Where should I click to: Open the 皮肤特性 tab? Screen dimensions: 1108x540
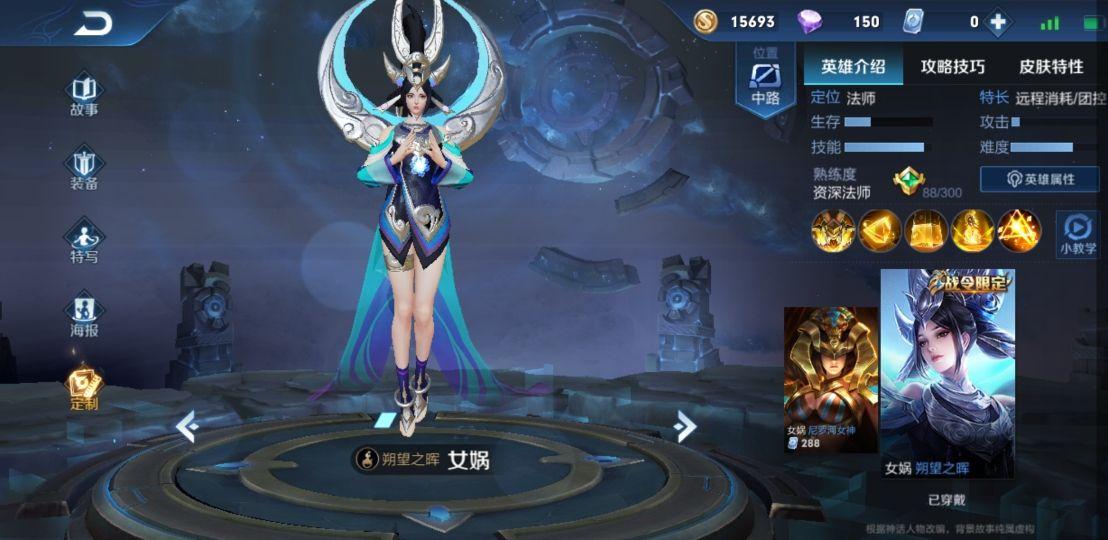coord(1051,67)
